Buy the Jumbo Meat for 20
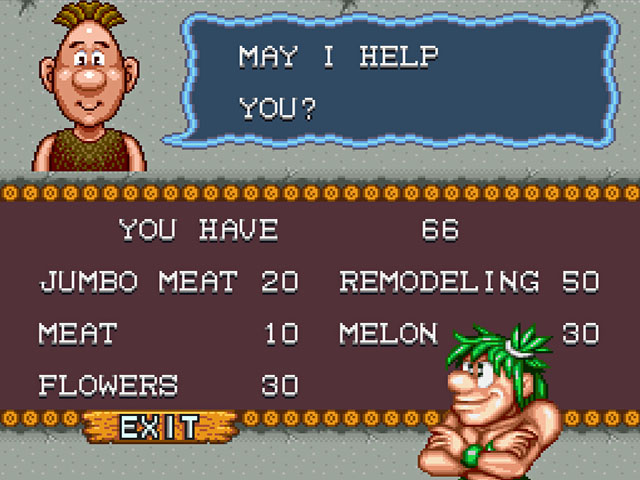640x480 pixels. 138,282
